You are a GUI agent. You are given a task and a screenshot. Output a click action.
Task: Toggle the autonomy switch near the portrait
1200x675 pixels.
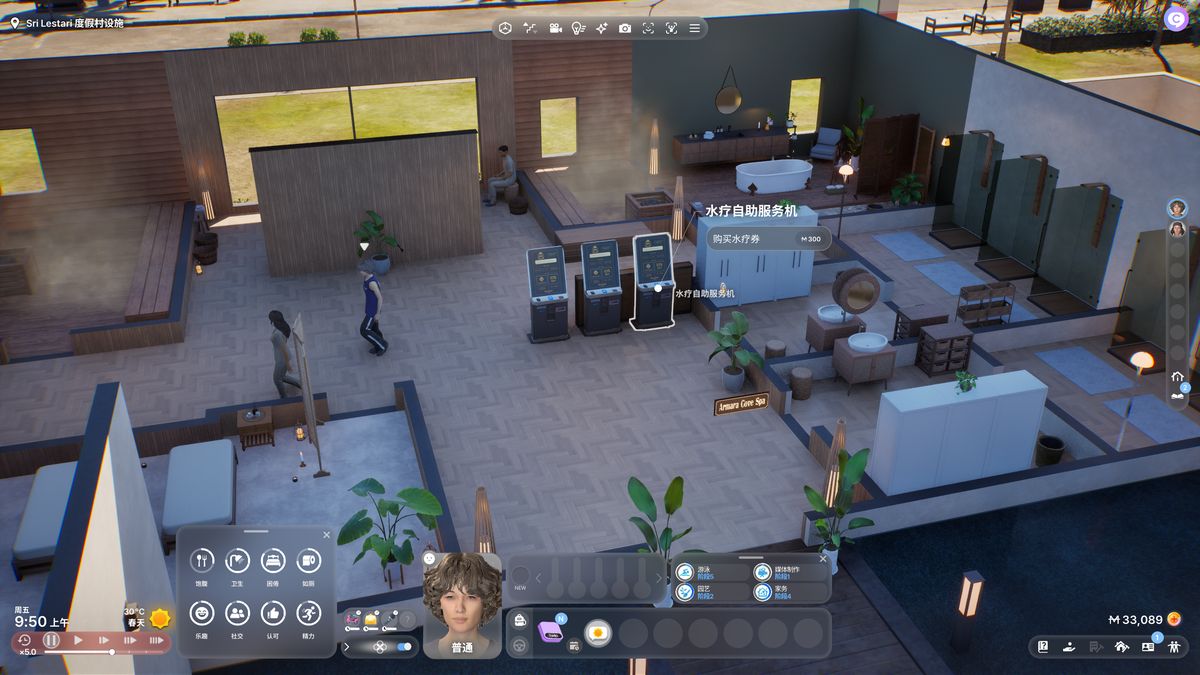[x=404, y=647]
